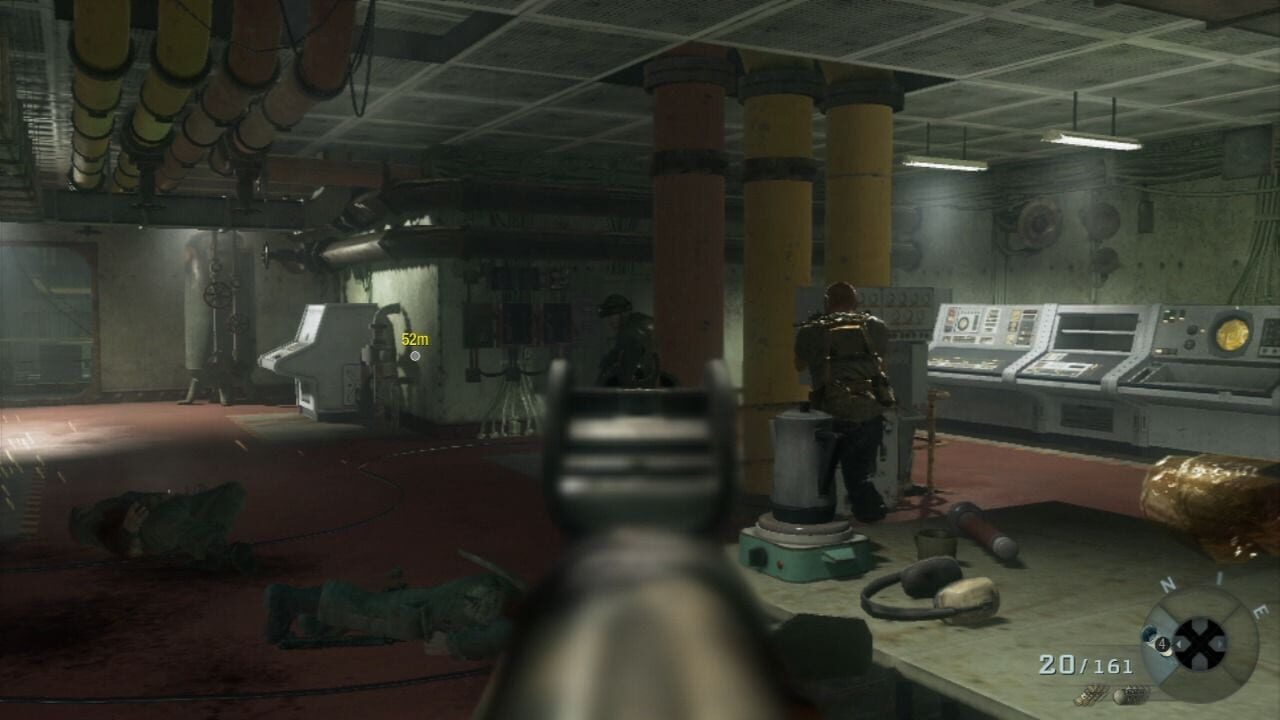This screenshot has width=1280, height=720.
Task: Click the right arrow on the compass selector
Action: click(1219, 644)
